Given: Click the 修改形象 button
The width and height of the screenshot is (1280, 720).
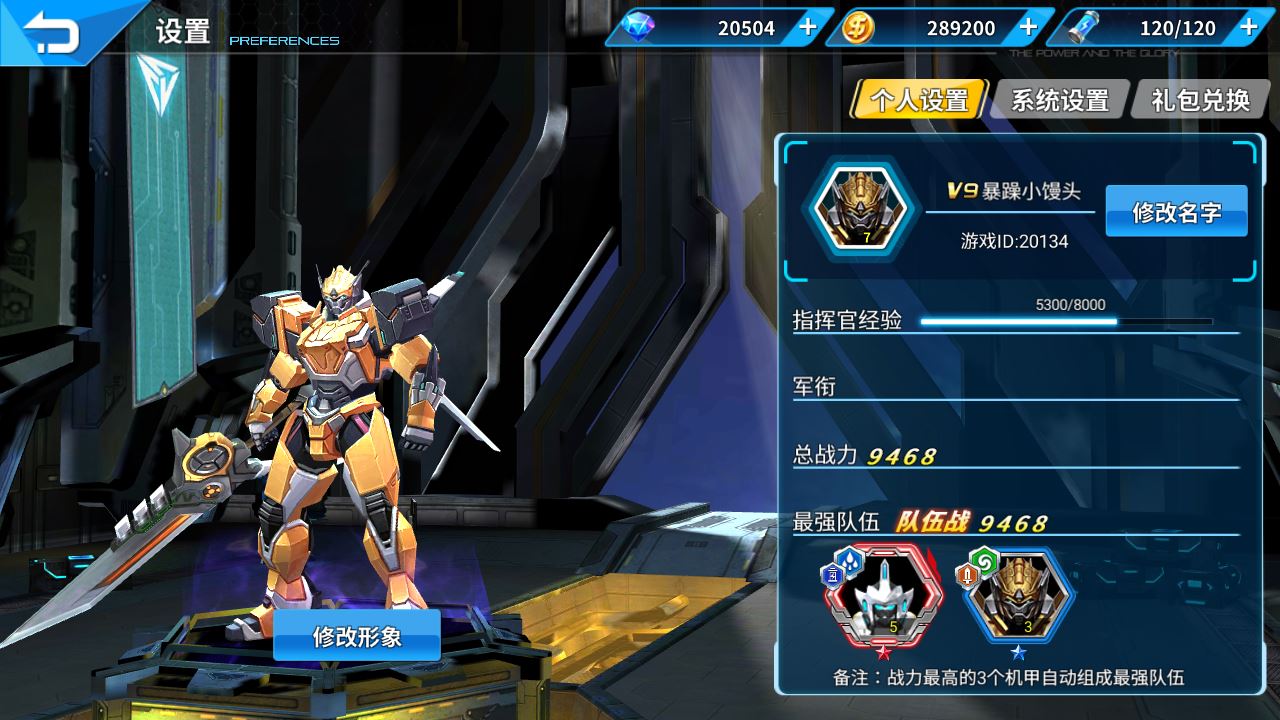Looking at the screenshot, I should (357, 636).
